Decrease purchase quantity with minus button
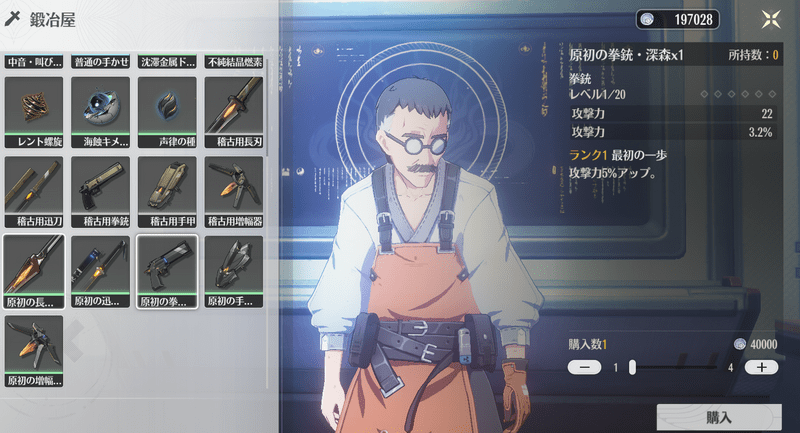Viewport: 800px width, 433px height. point(584,367)
